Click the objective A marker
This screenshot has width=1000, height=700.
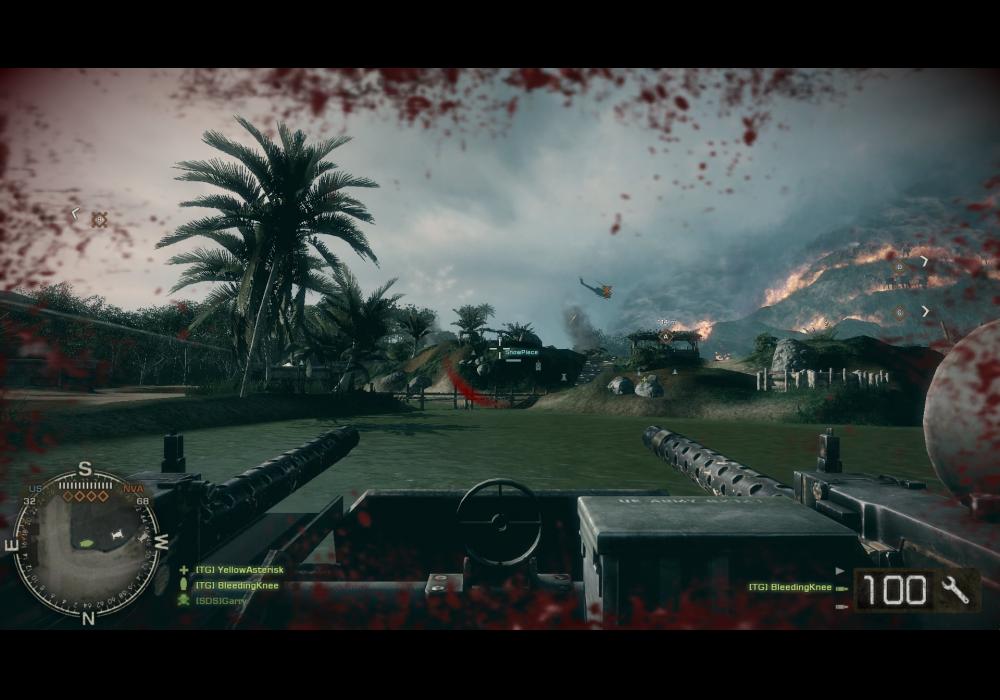pyautogui.click(x=666, y=336)
